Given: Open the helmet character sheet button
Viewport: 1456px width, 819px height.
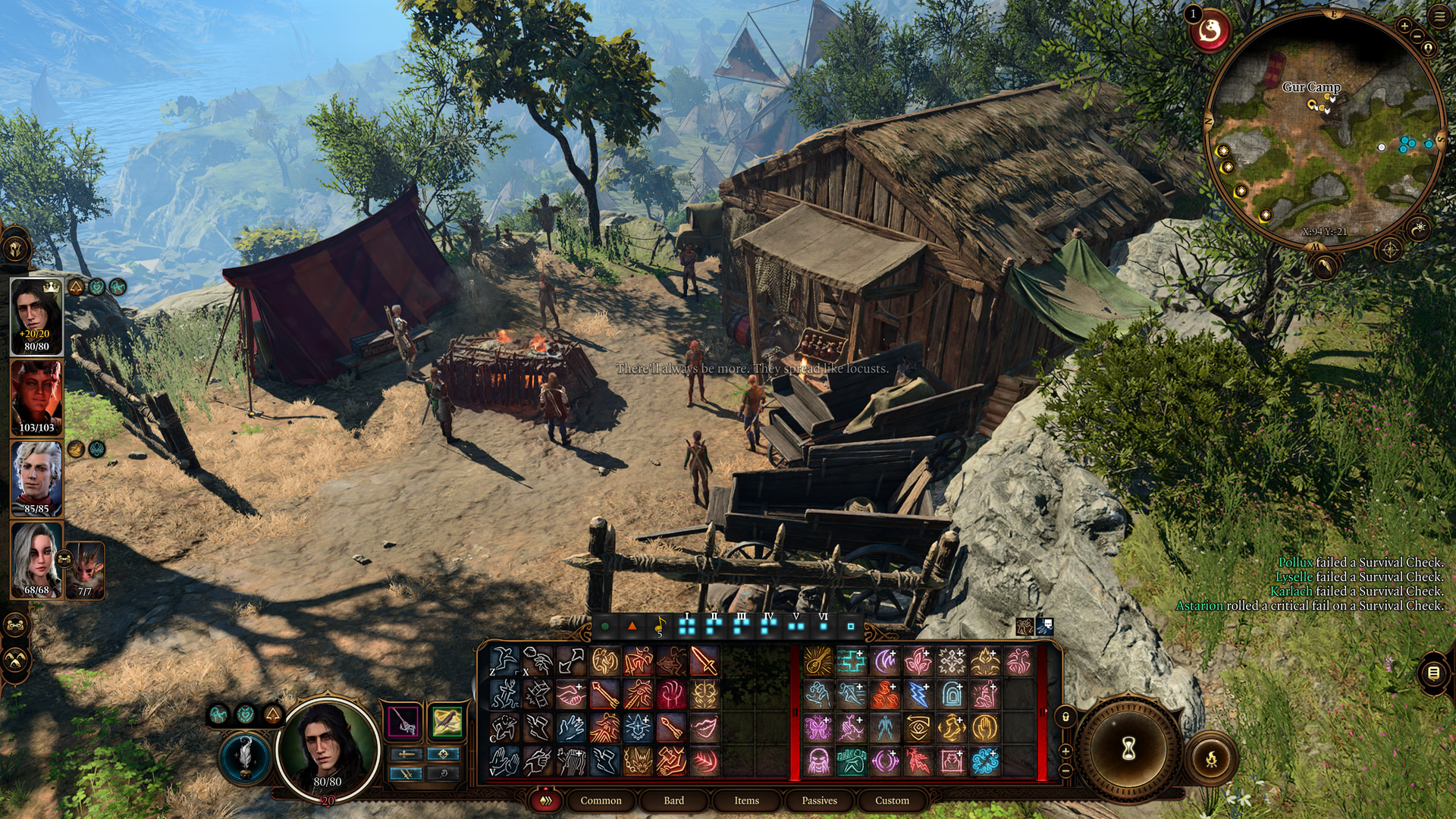Looking at the screenshot, I should coord(15,248).
